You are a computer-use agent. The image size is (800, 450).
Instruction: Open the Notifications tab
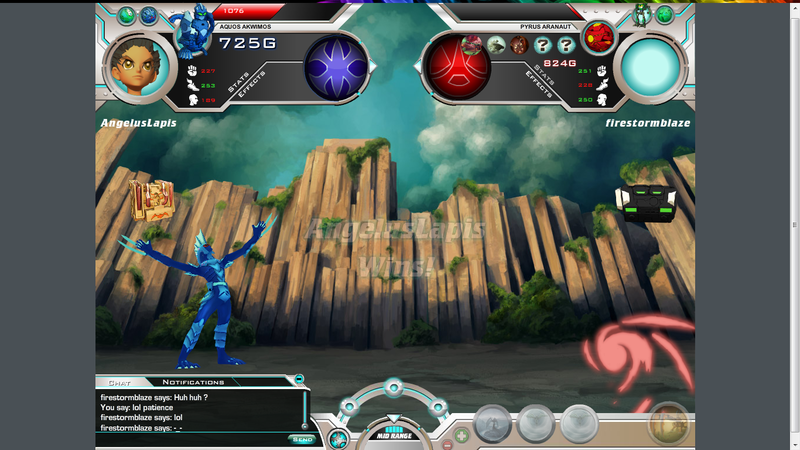(193, 382)
